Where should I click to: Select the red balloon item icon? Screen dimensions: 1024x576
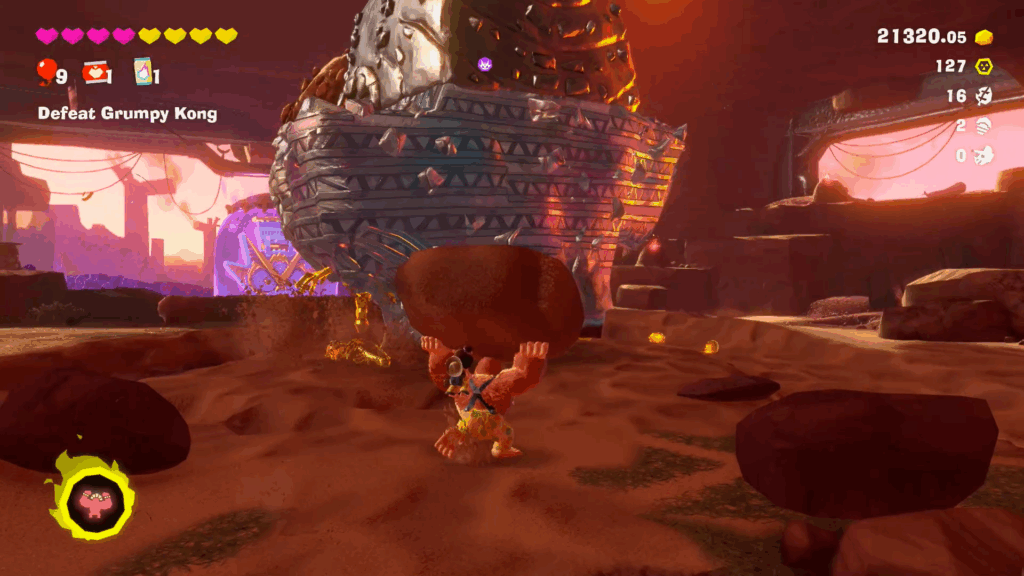(x=46, y=71)
